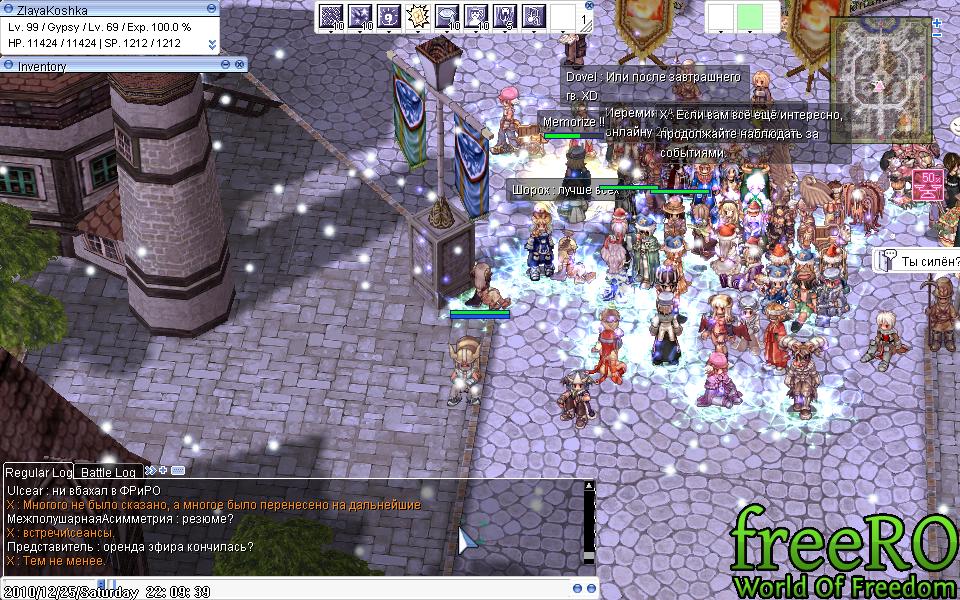Close the Inventory window
Viewport: 960px width, 600px height.
pyautogui.click(x=240, y=66)
